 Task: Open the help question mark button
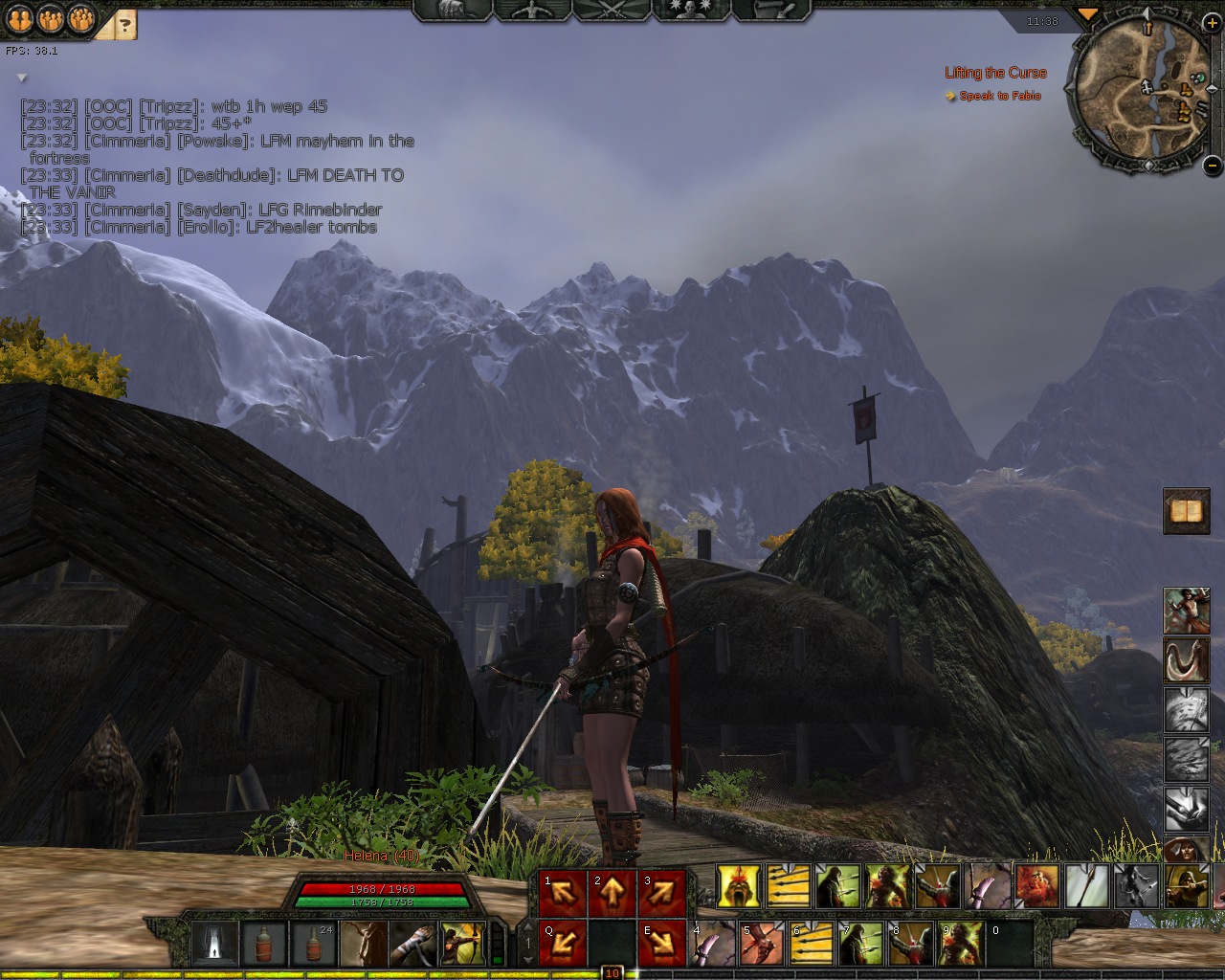pyautogui.click(x=124, y=25)
